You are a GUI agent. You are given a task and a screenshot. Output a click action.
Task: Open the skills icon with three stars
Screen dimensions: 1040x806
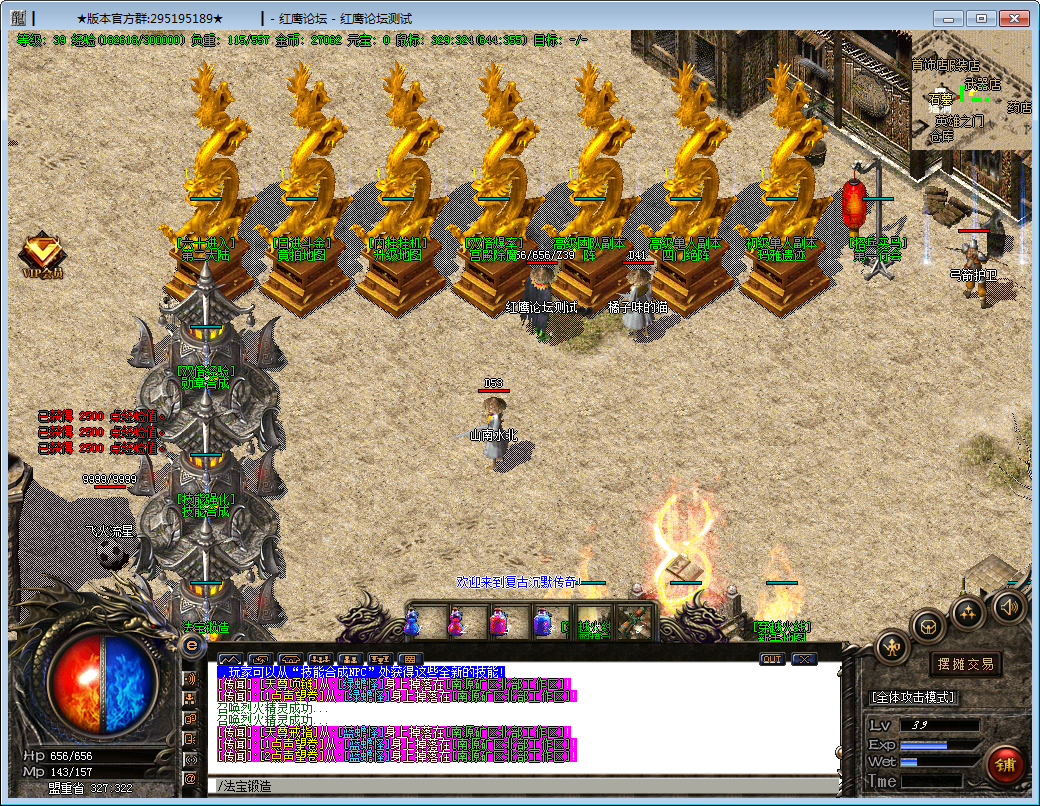(x=969, y=613)
